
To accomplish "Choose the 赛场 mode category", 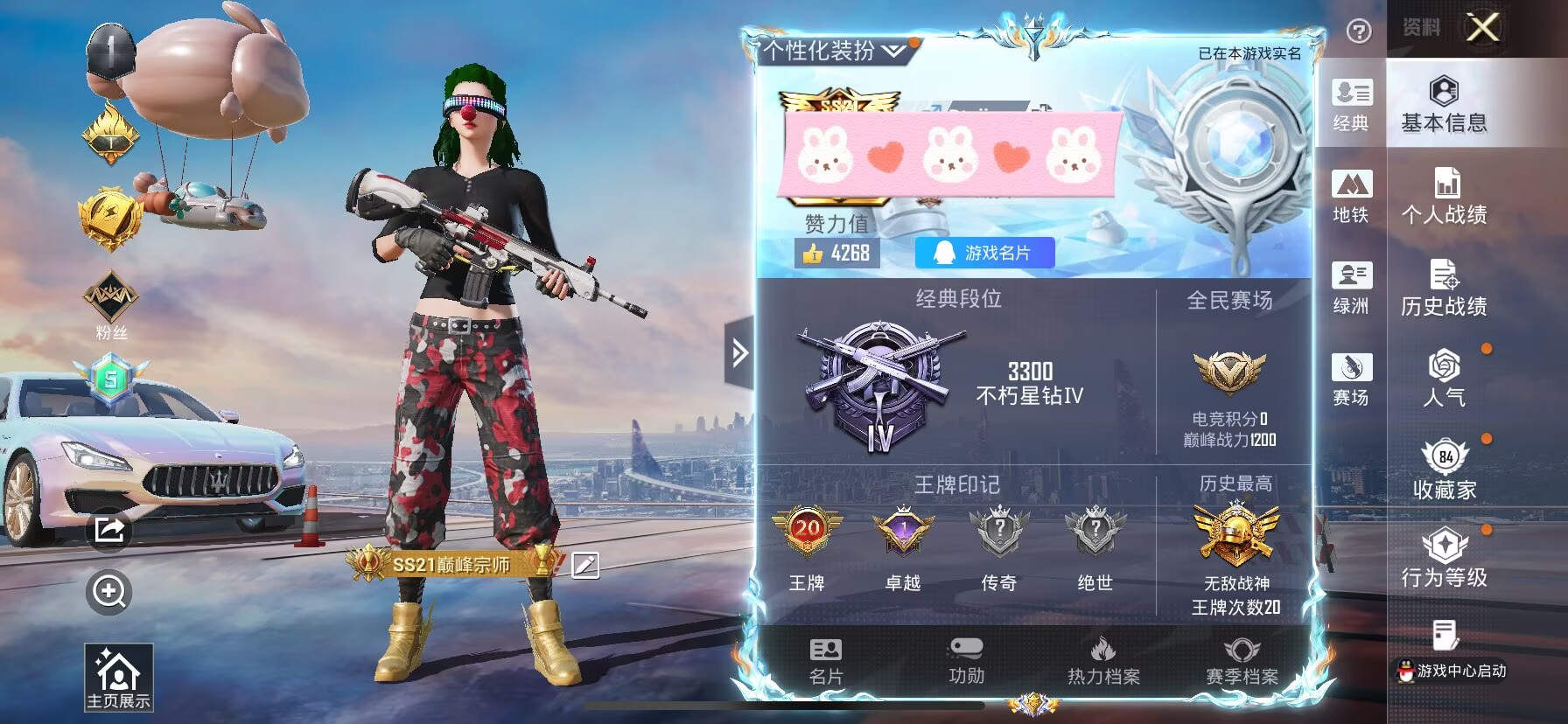I will point(1351,379).
